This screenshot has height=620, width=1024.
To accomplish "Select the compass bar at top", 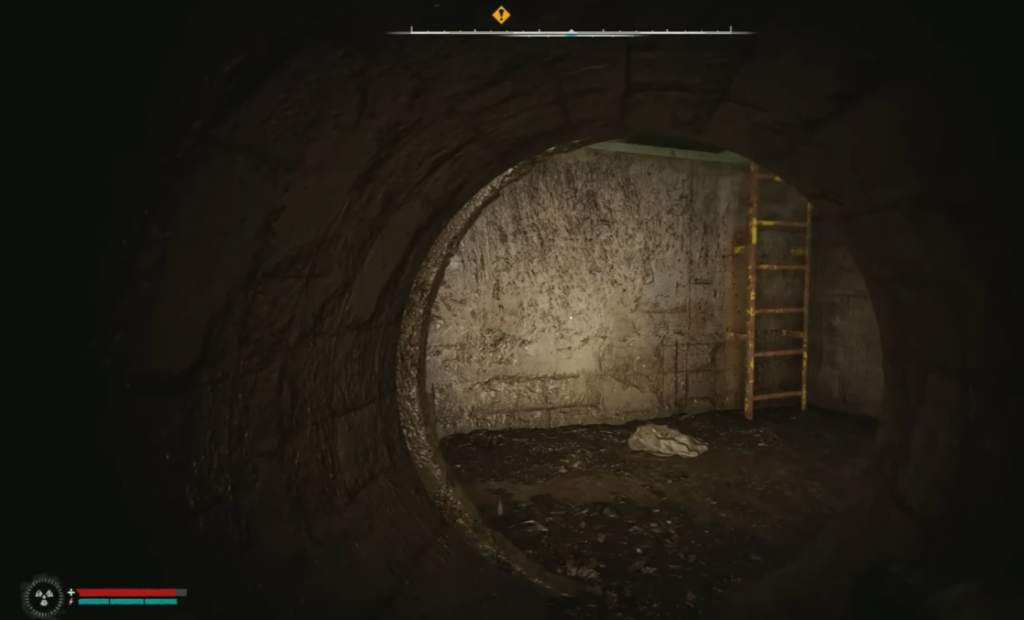I will click(x=570, y=32).
